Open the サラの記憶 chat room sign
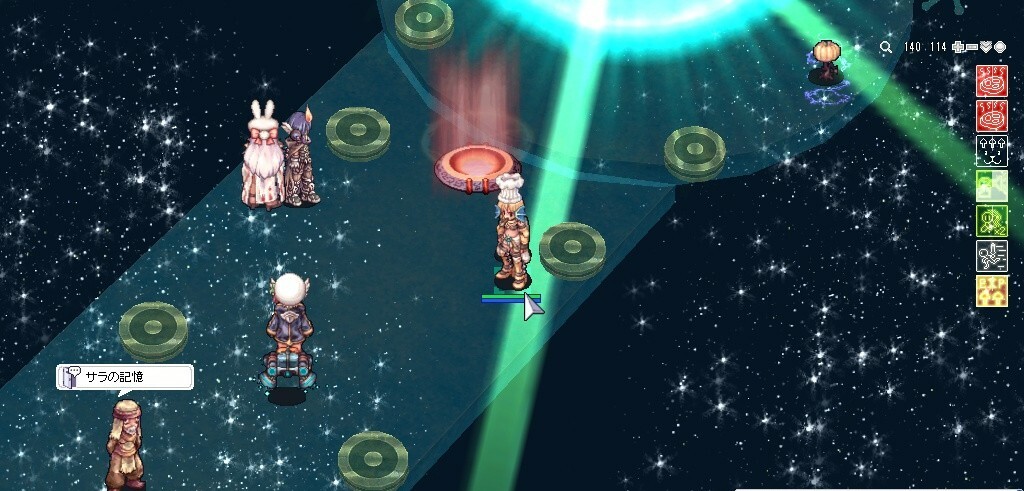1024x491 pixels. point(125,377)
